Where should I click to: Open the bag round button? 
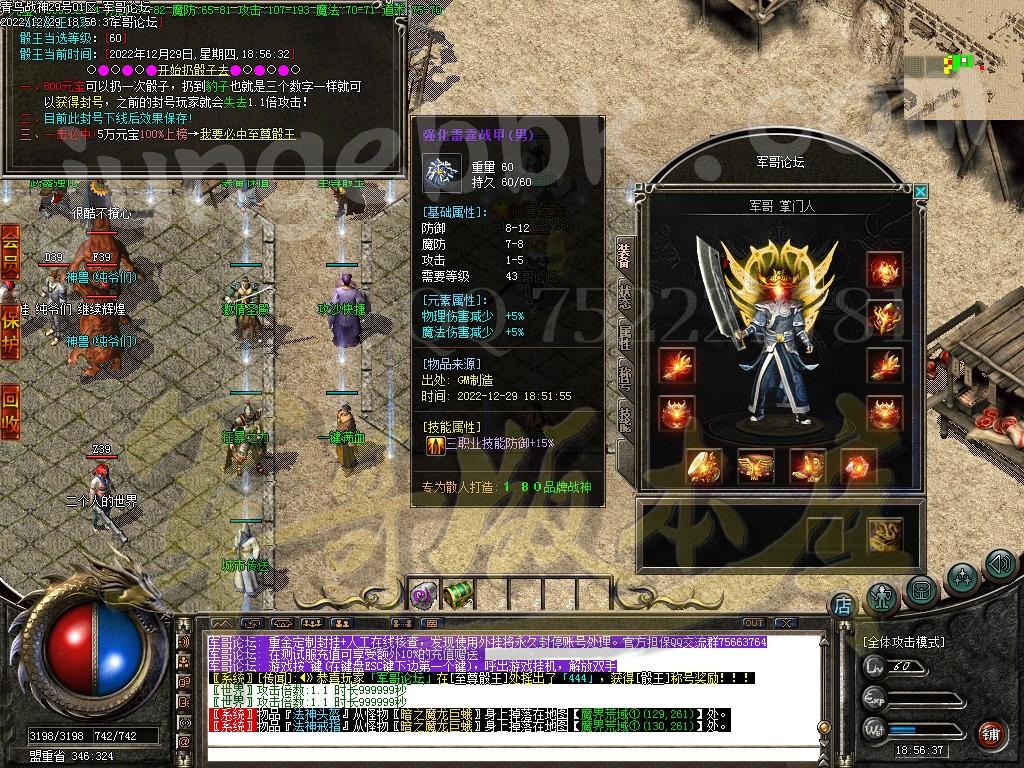point(922,589)
